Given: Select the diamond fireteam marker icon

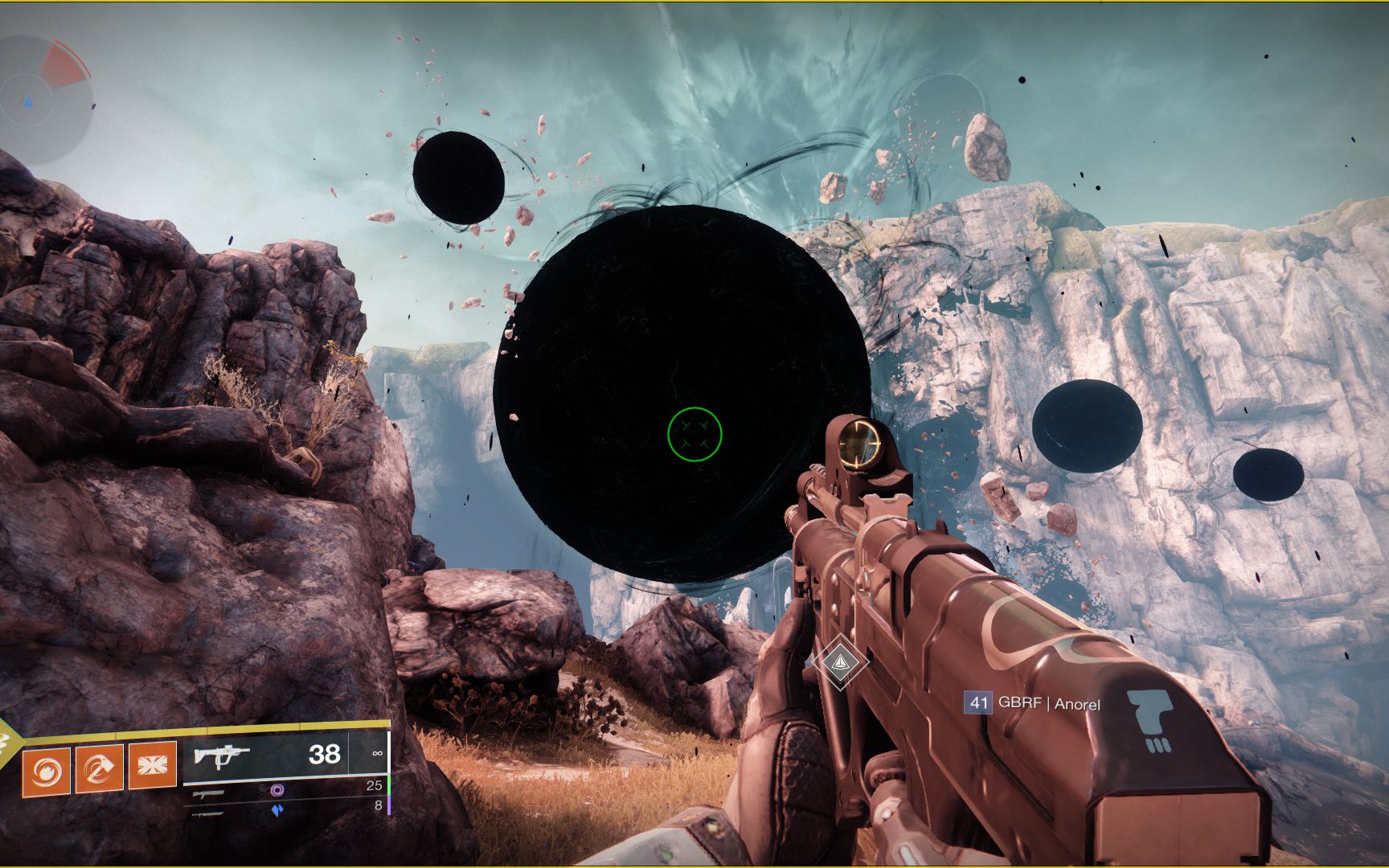Looking at the screenshot, I should (840, 661).
